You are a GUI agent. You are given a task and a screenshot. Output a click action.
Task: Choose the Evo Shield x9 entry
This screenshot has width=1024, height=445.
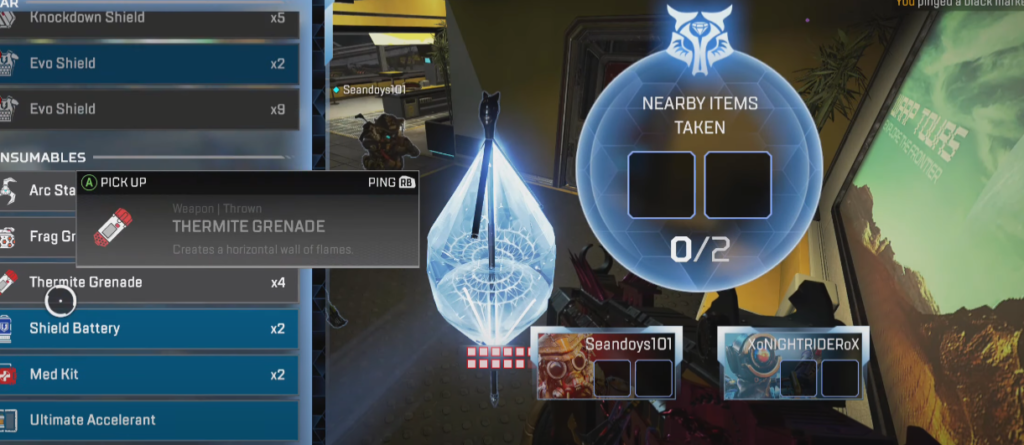[x=150, y=108]
